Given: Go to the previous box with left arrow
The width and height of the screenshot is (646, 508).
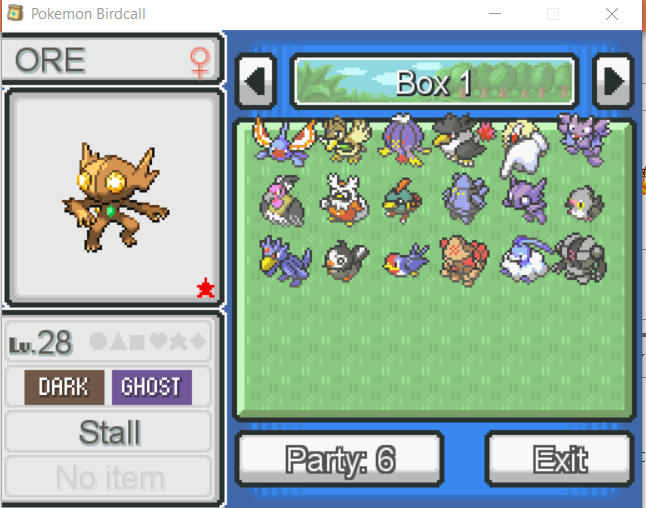Looking at the screenshot, I should point(257,80).
